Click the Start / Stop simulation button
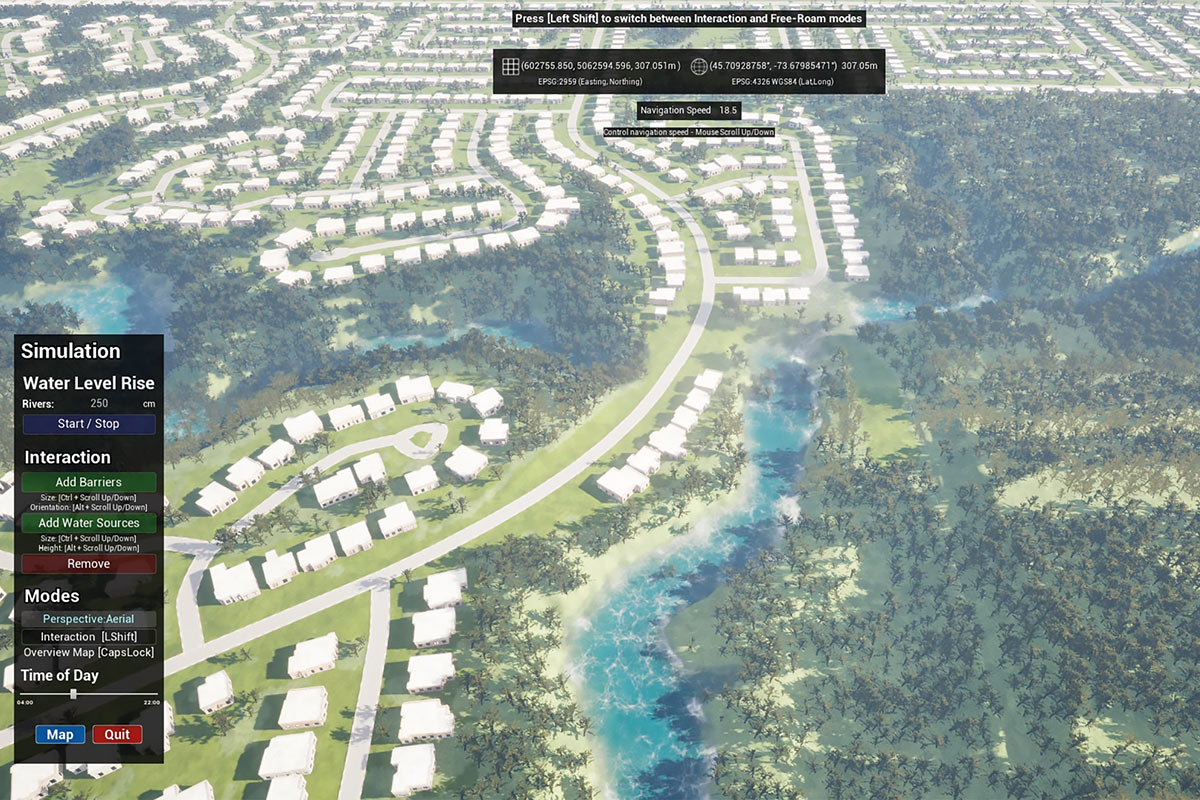Image resolution: width=1200 pixels, height=800 pixels. (x=89, y=424)
